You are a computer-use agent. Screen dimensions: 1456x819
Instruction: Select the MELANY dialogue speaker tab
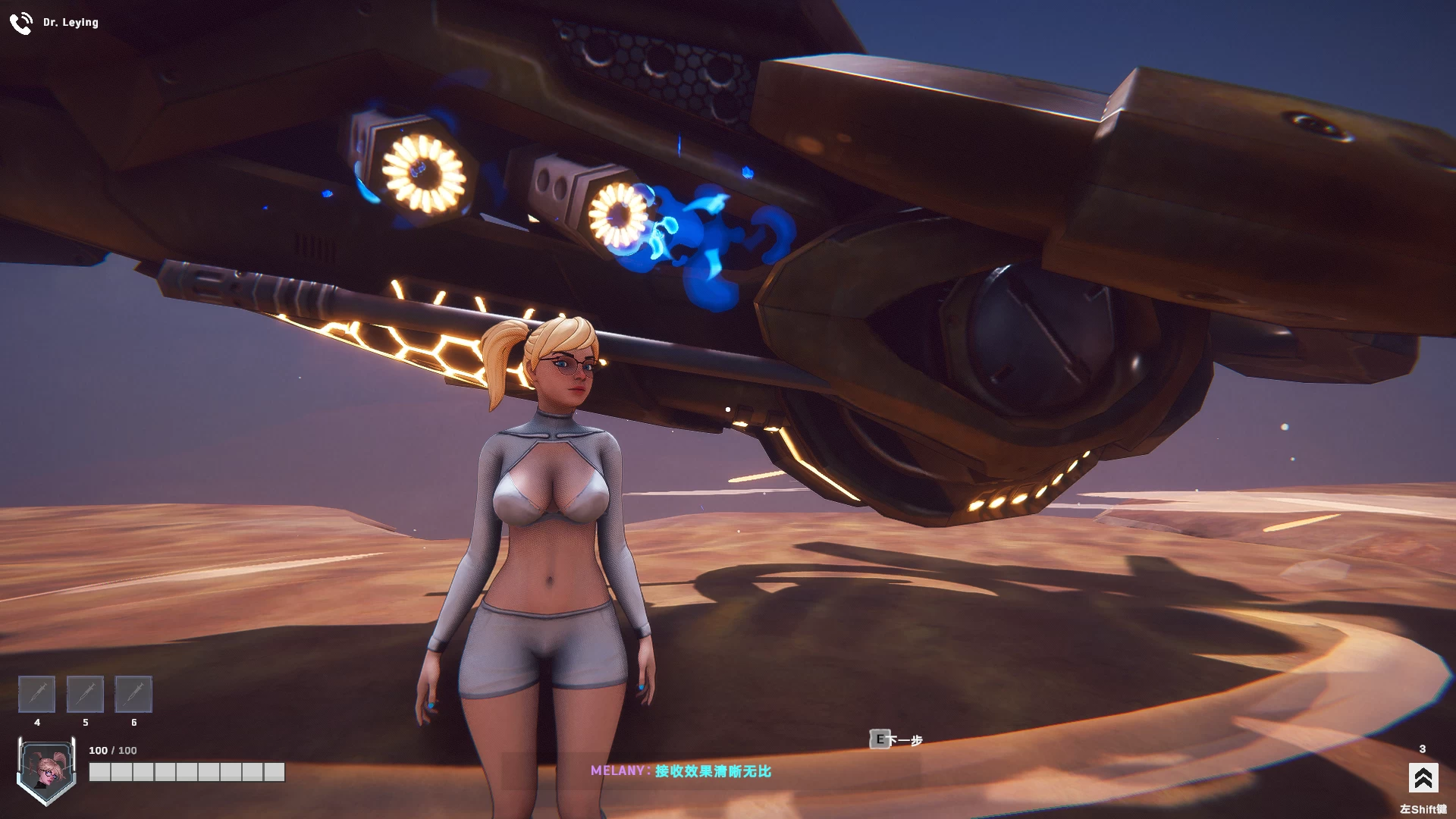619,769
